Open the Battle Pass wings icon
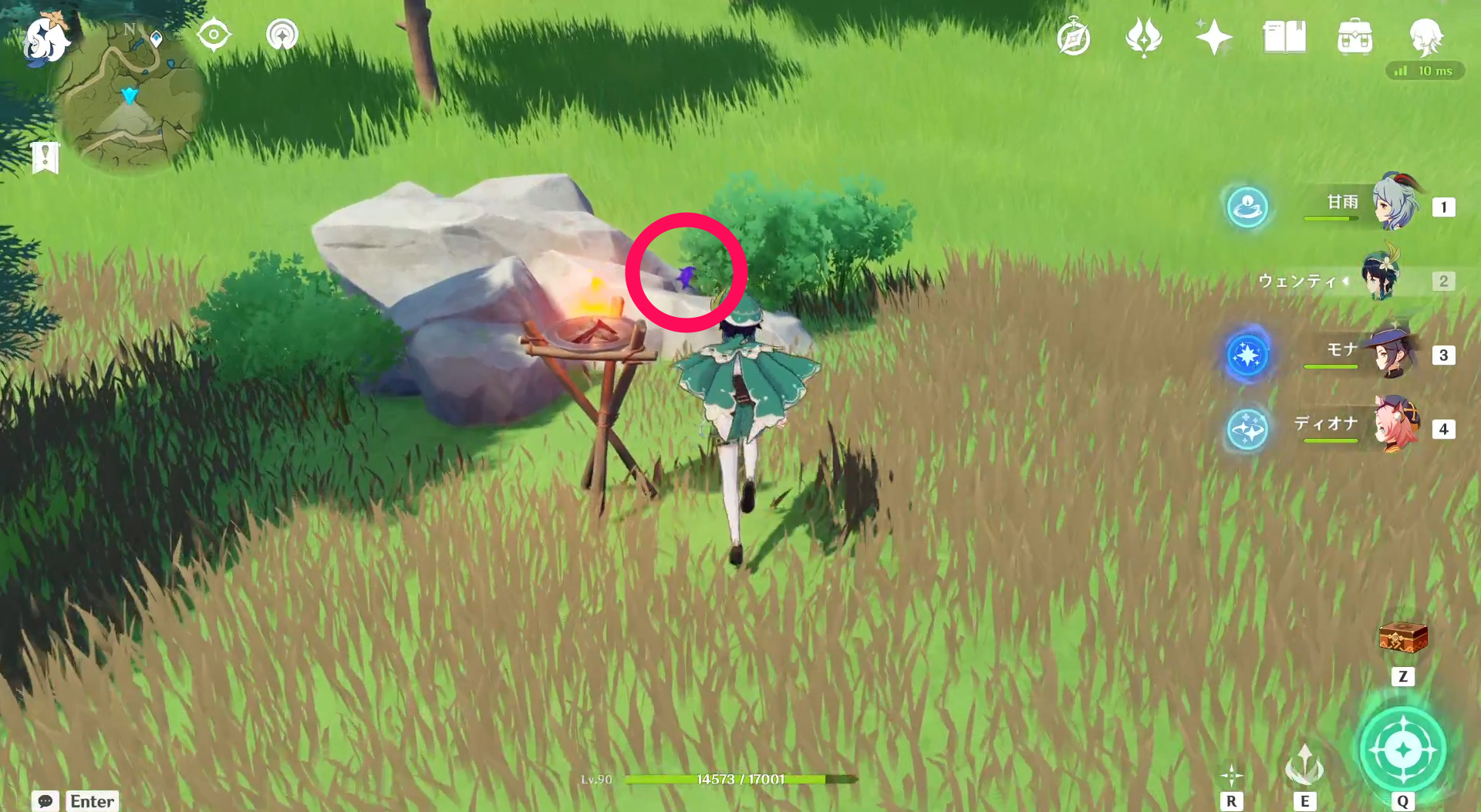This screenshot has width=1481, height=812. [x=1144, y=36]
